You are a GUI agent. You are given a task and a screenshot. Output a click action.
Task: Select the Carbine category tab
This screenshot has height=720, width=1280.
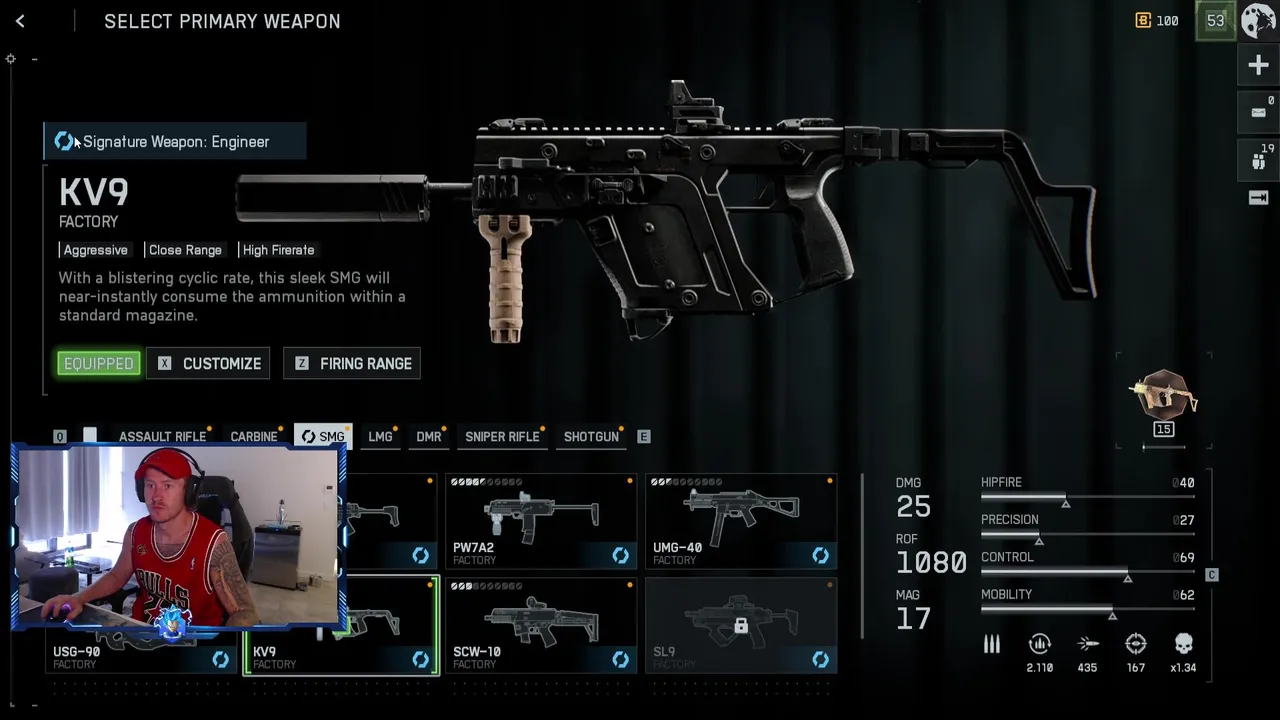[254, 437]
